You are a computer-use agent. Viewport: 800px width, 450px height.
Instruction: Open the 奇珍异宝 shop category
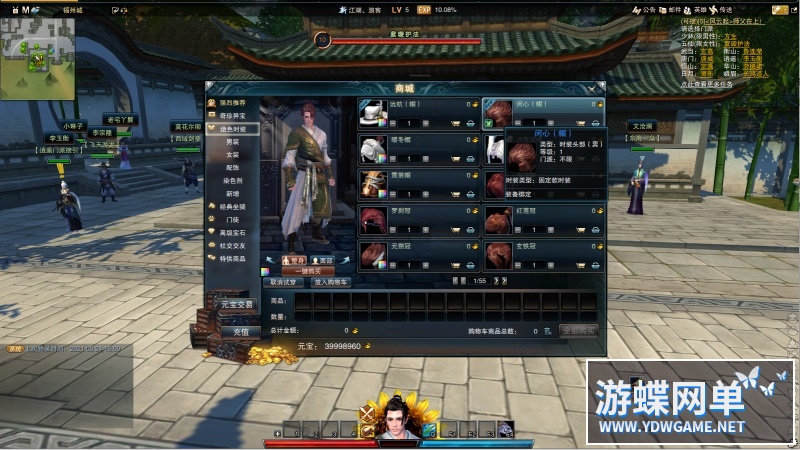point(232,116)
